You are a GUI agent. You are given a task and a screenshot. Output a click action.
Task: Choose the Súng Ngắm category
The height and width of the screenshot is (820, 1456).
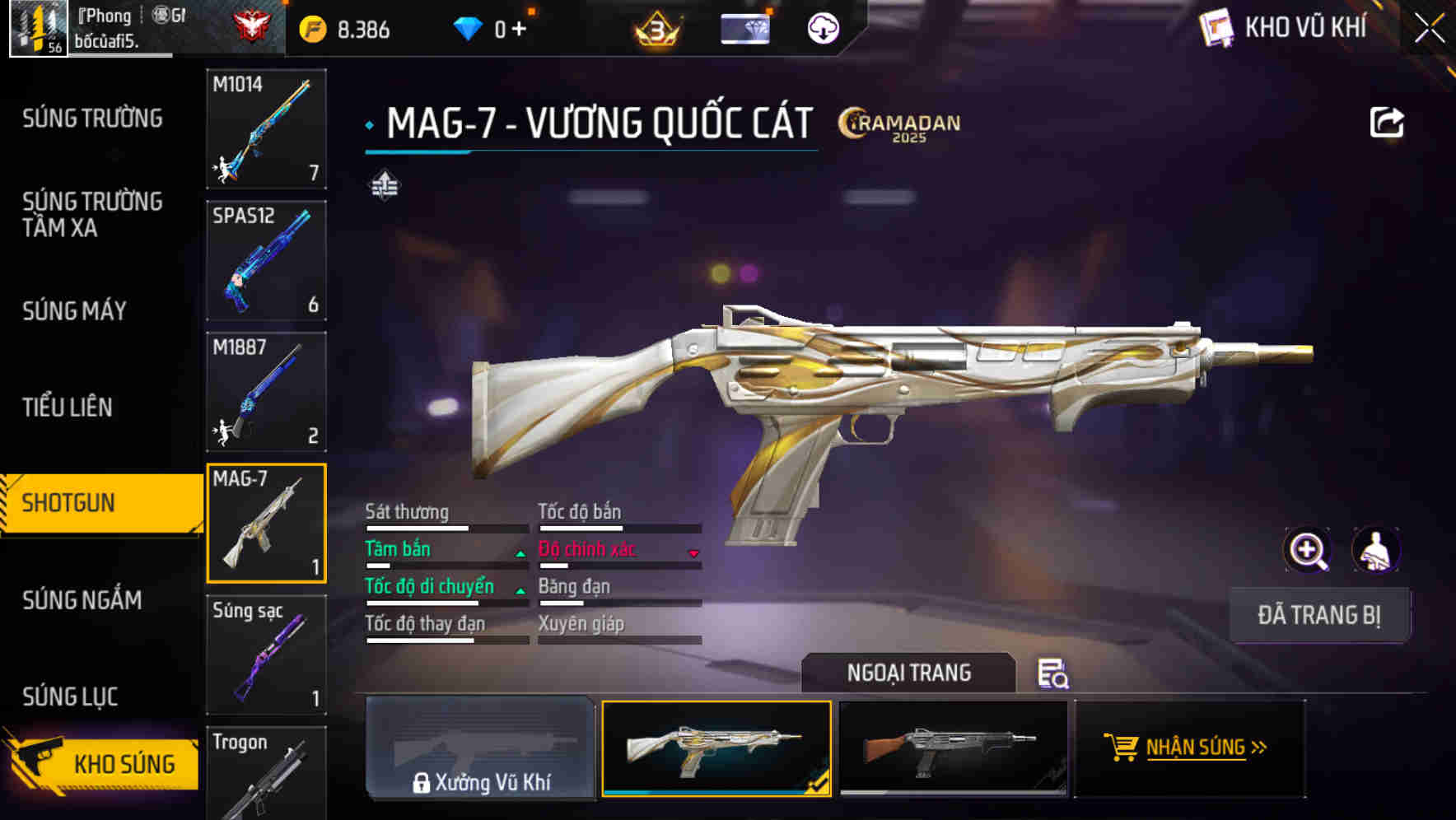click(x=82, y=600)
